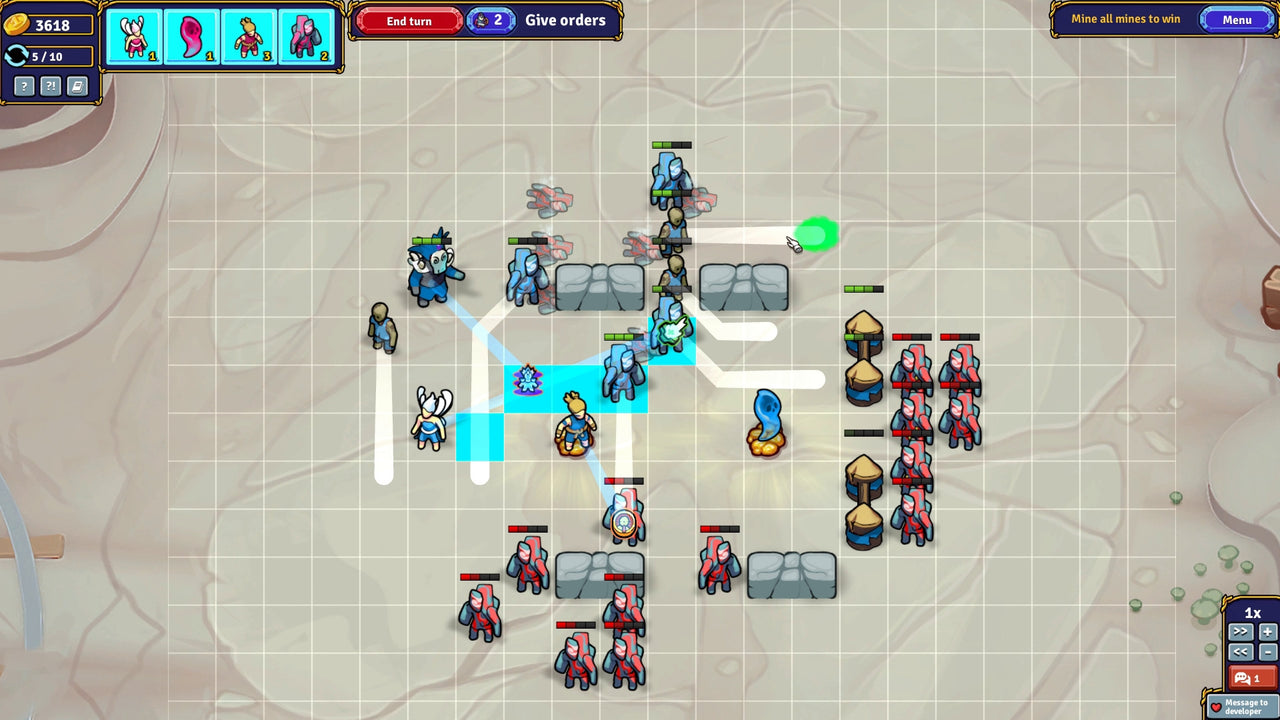Click the "Mine all mines to win" banner
Screen dimensions: 1280x720
[x=1124, y=19]
